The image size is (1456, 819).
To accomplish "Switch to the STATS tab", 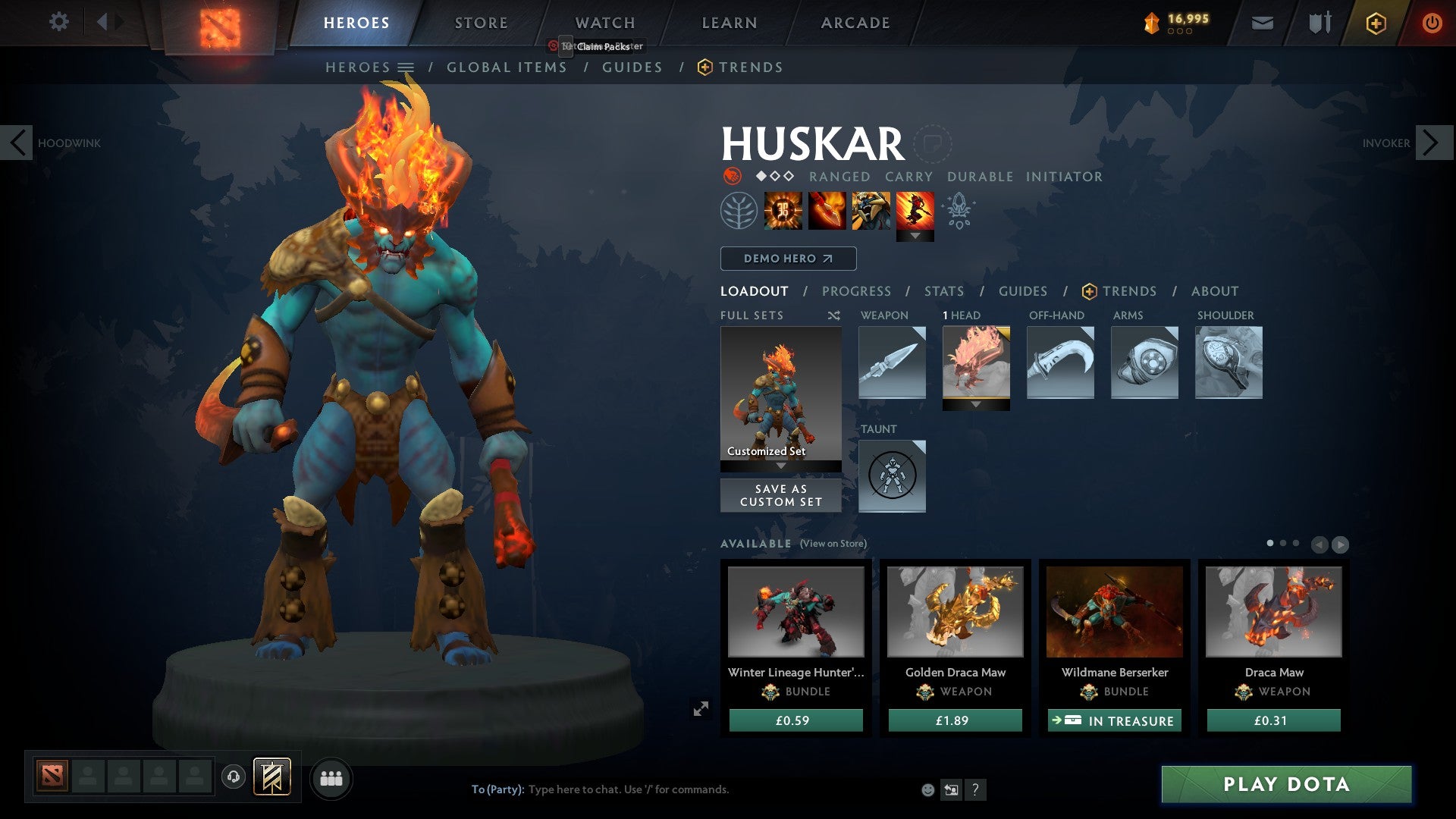I will click(944, 290).
